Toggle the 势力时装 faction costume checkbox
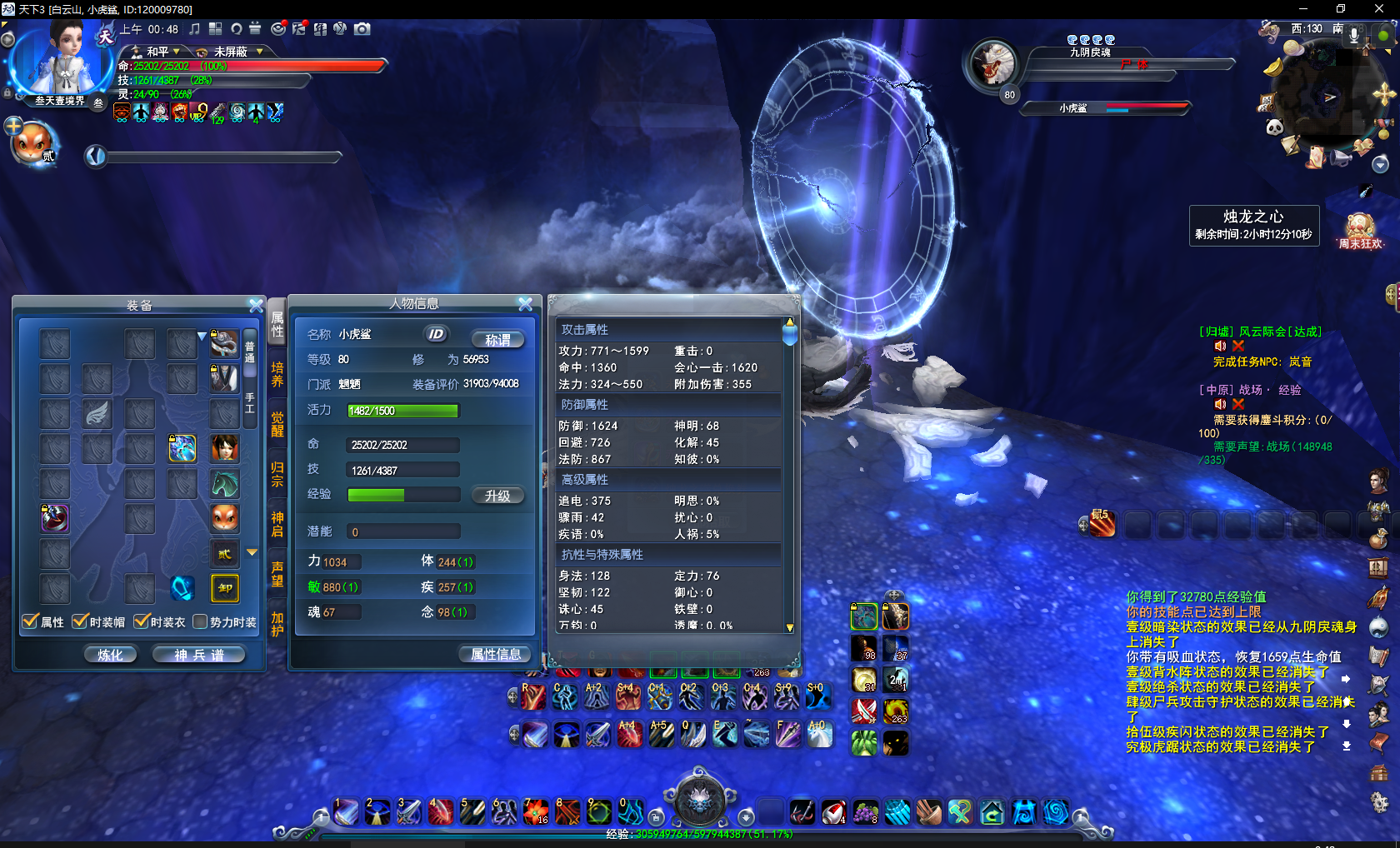 click(x=200, y=621)
